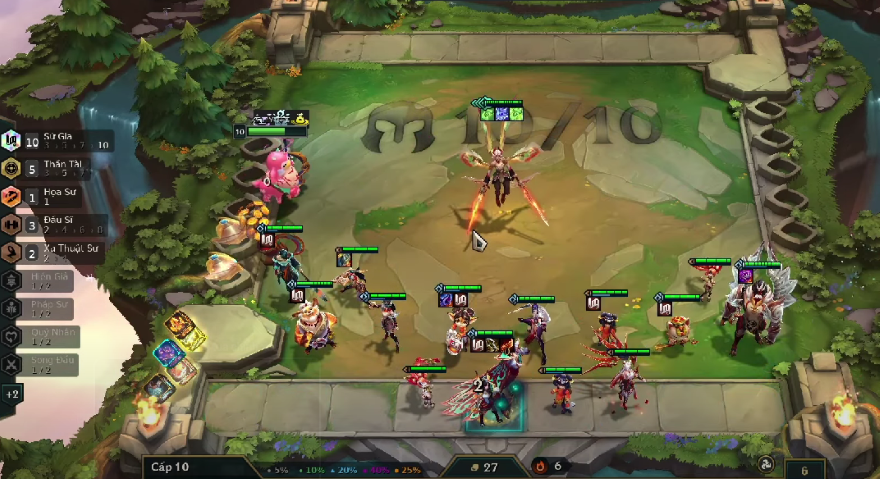
Task: Click the Họa Sư trait row
Action: [50, 197]
